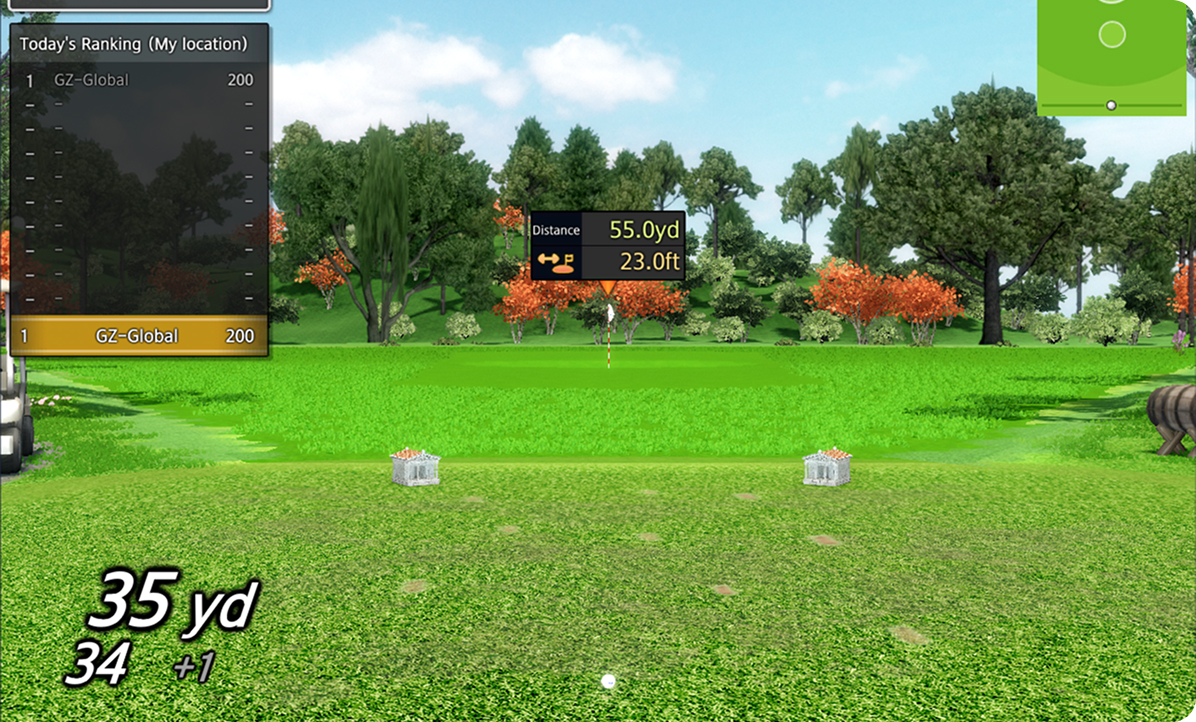Screen dimensions: 1196x722
Task: Select the top GZ-Global ranking row
Action: point(139,80)
